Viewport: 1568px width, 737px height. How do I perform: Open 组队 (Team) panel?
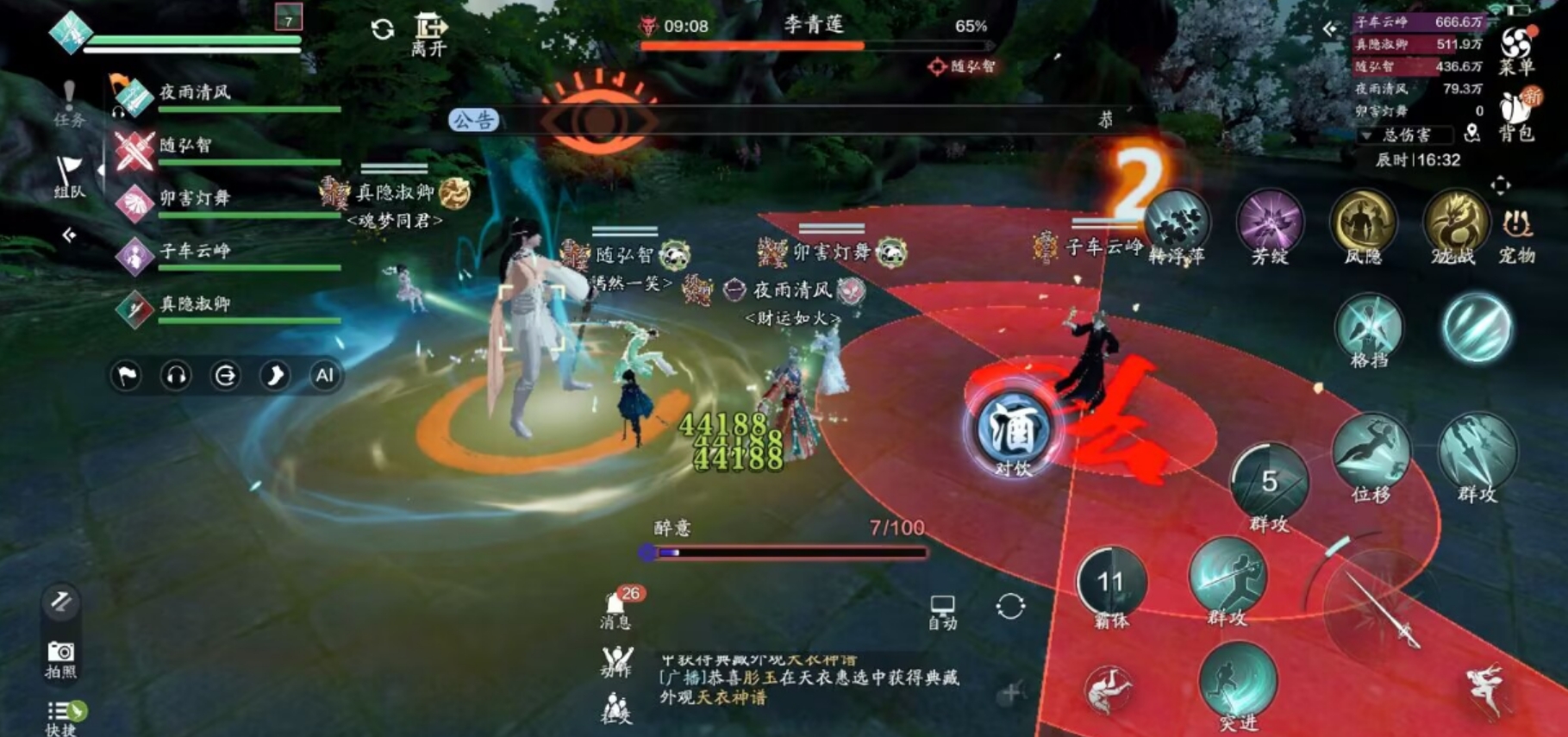(68, 169)
